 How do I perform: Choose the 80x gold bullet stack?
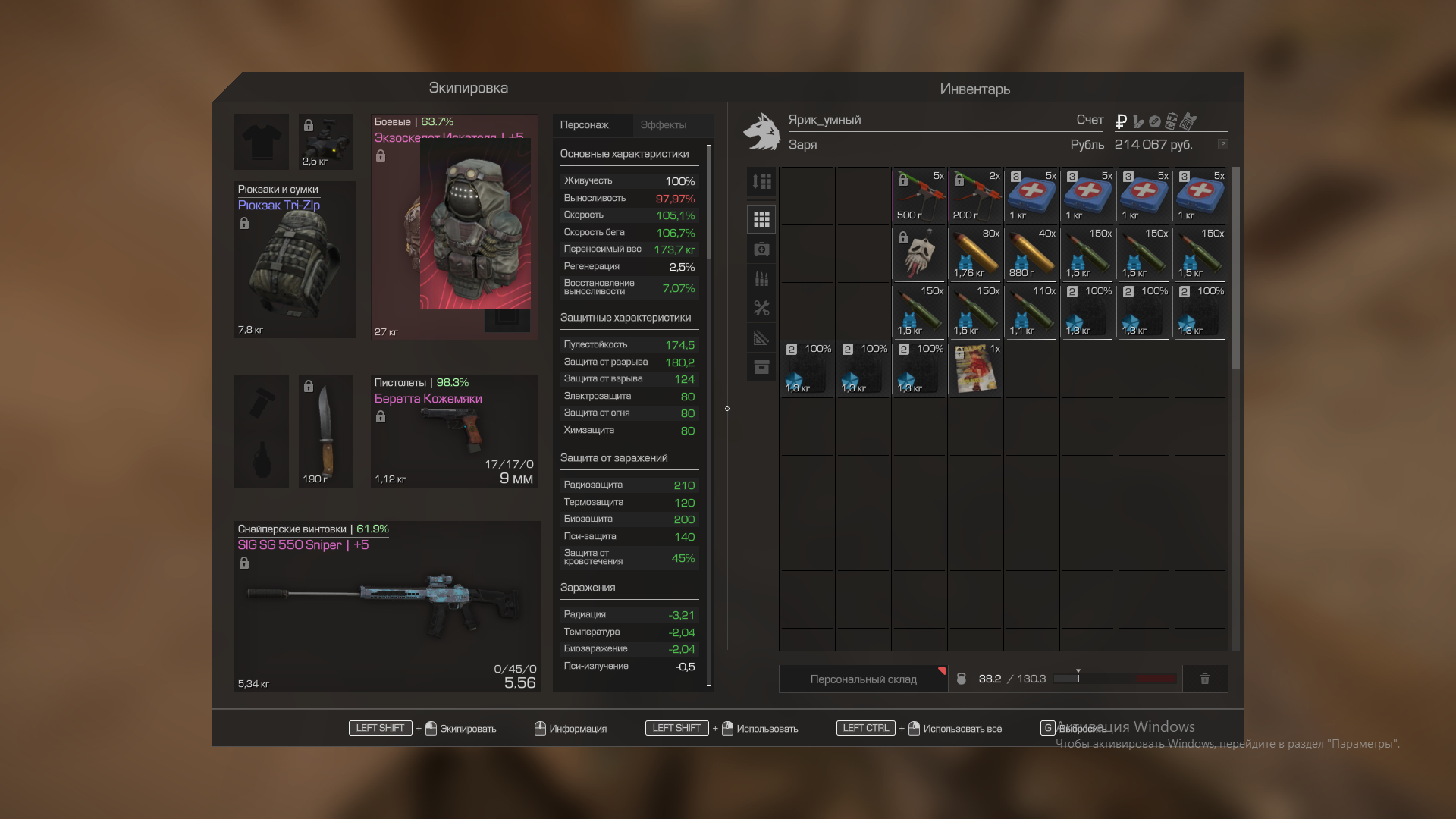975,255
